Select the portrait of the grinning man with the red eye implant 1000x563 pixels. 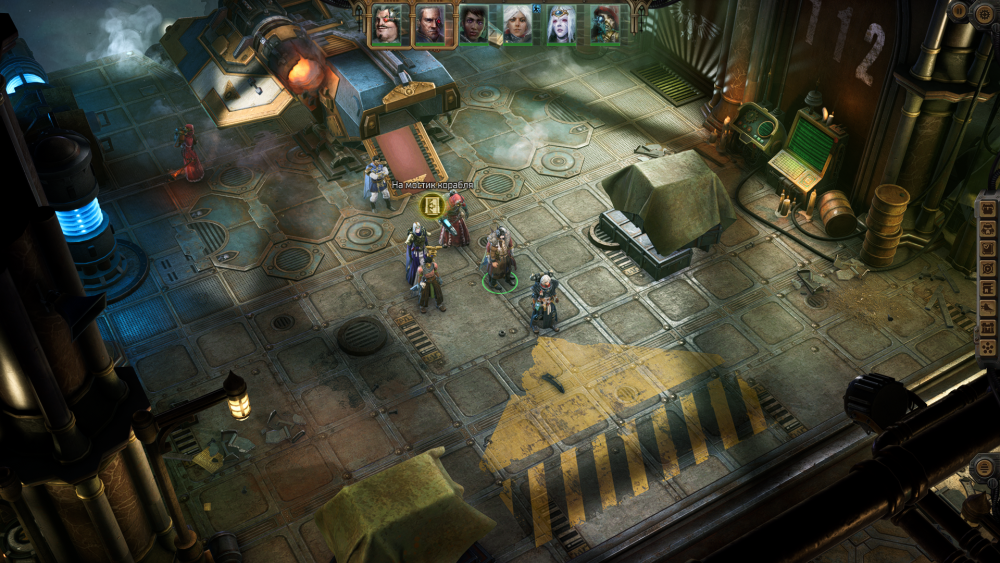(385, 24)
